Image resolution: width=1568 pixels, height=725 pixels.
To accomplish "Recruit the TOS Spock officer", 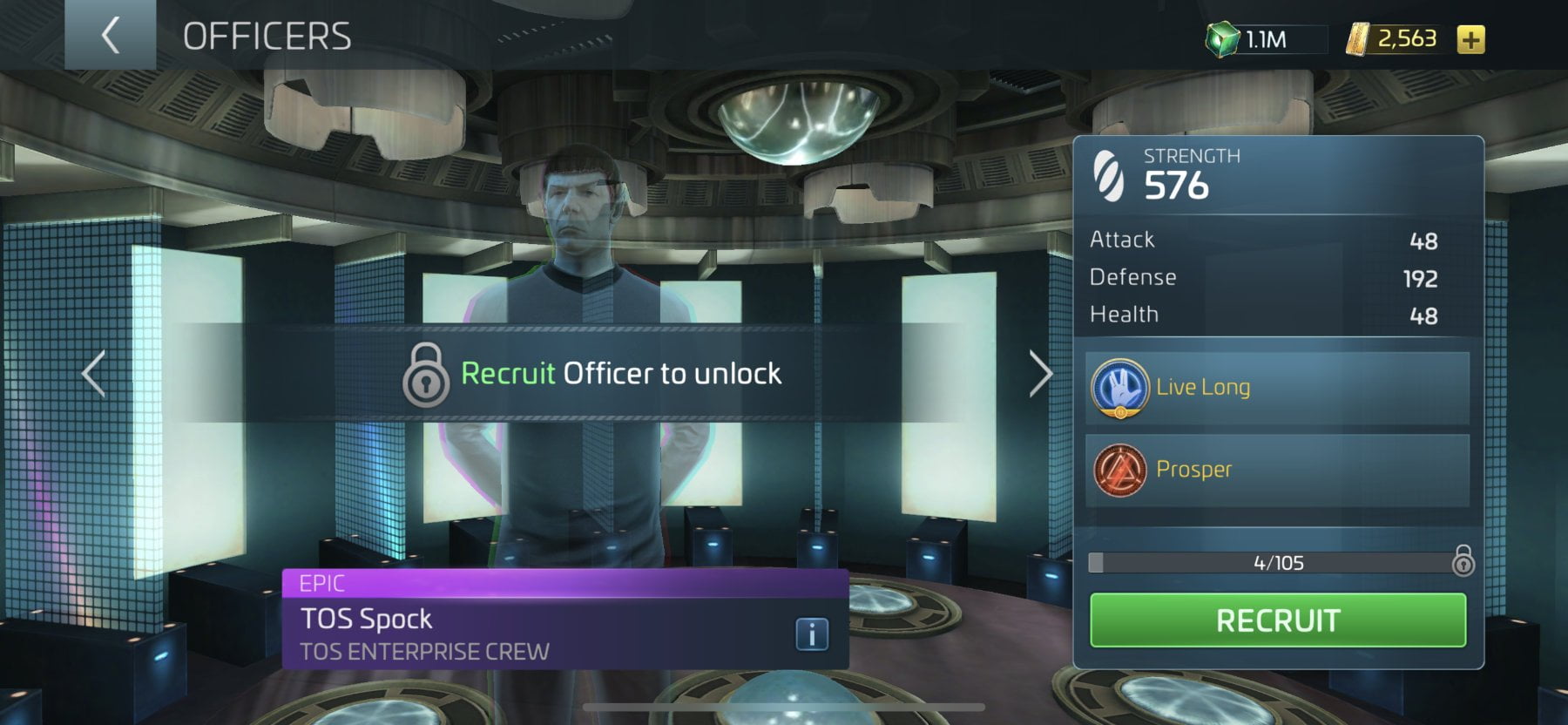I will point(1277,620).
